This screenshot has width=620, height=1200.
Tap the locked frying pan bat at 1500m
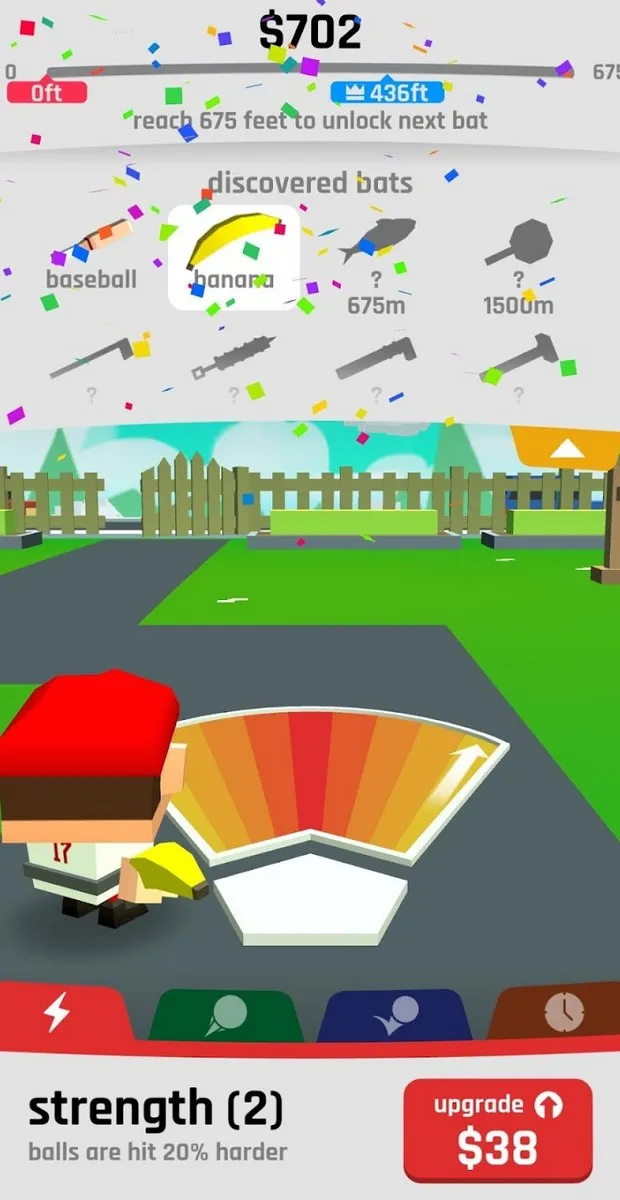518,262
